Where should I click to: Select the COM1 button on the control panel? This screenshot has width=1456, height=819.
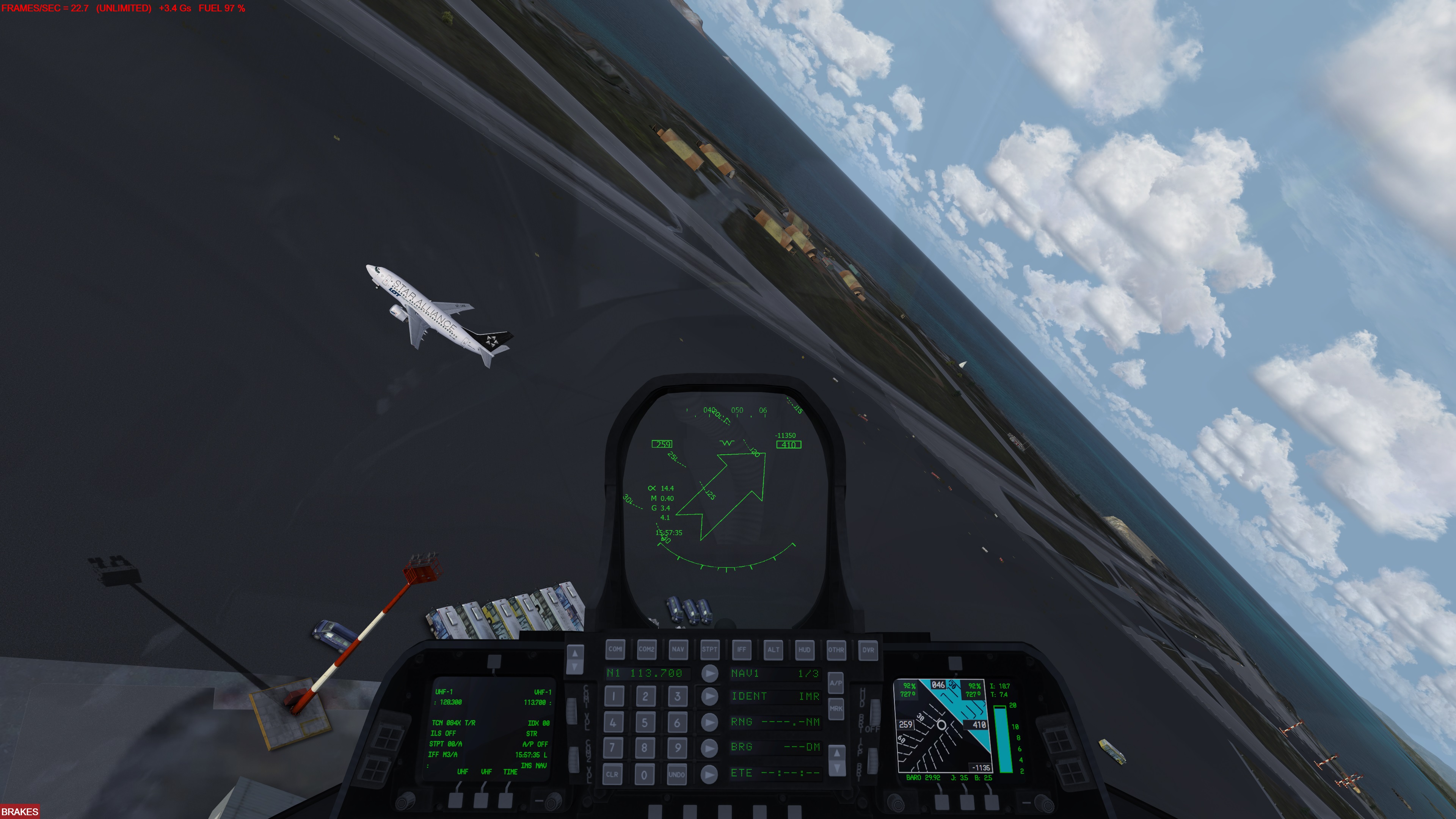[615, 650]
